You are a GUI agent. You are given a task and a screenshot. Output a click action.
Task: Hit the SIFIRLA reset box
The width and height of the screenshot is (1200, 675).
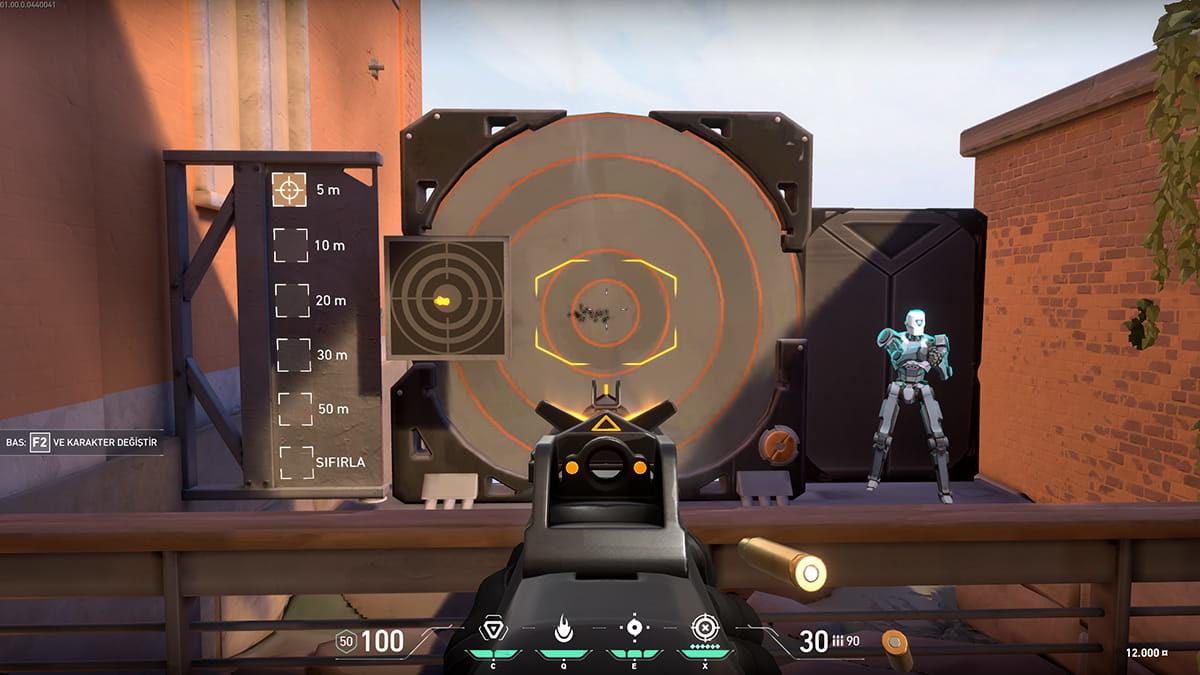click(297, 462)
